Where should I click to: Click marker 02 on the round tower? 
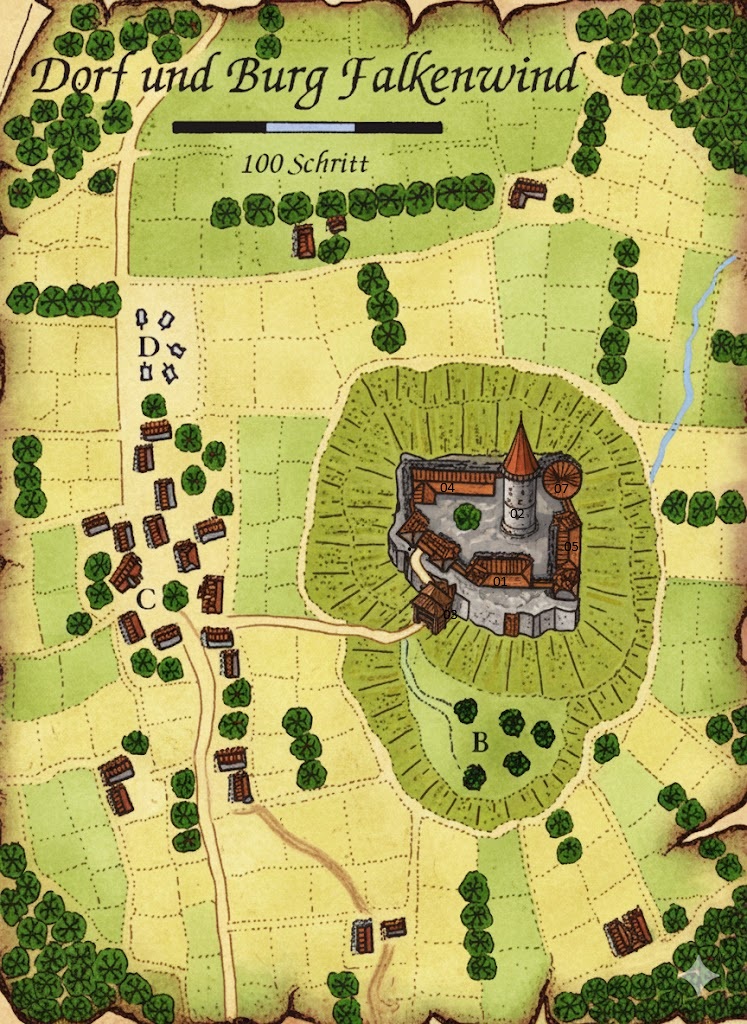coord(517,513)
